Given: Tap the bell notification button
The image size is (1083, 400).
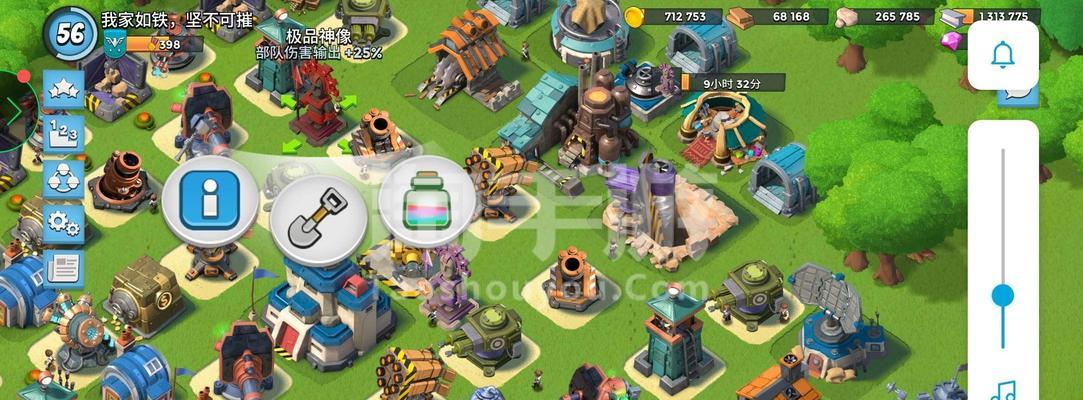Looking at the screenshot, I should coord(1002,54).
